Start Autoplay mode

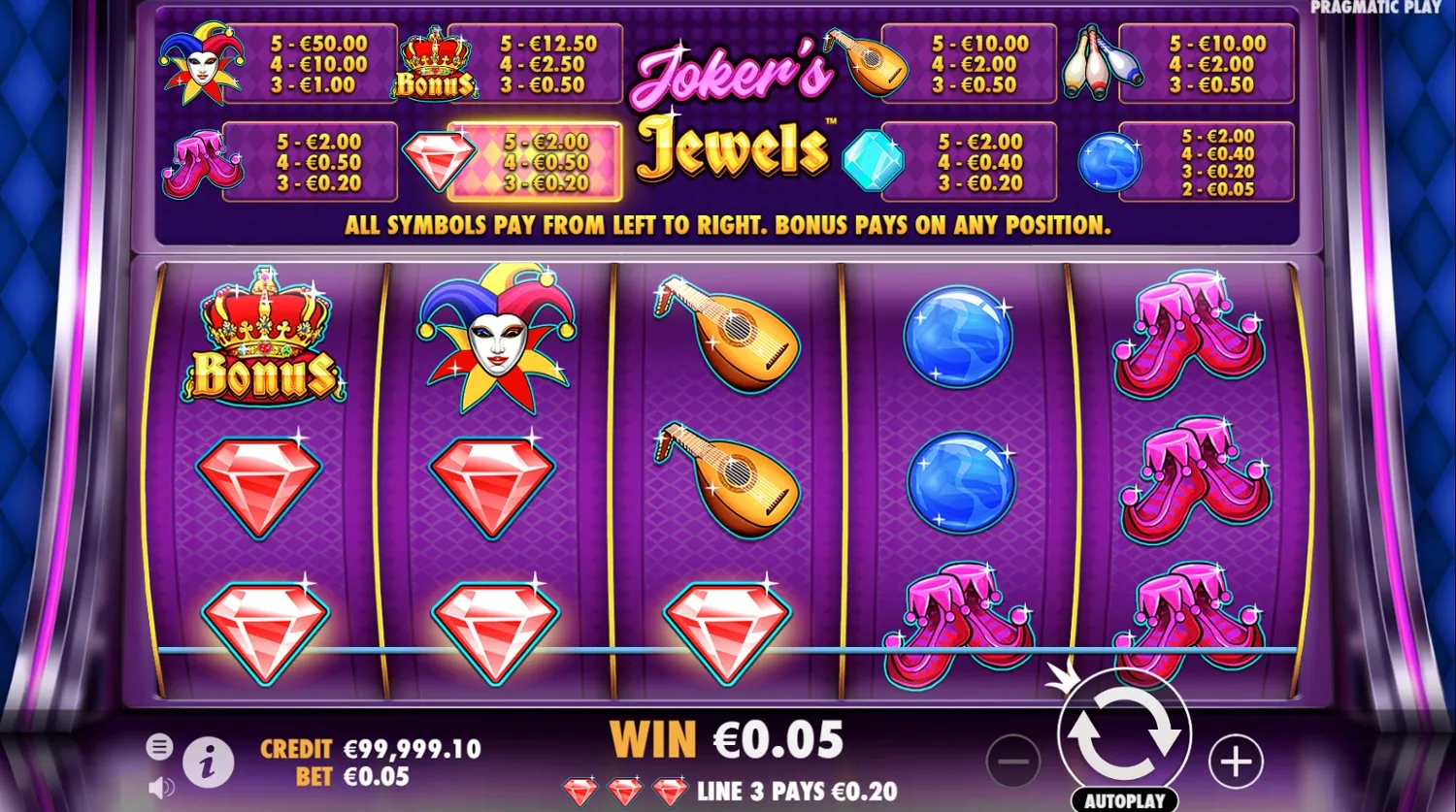(x=1126, y=798)
